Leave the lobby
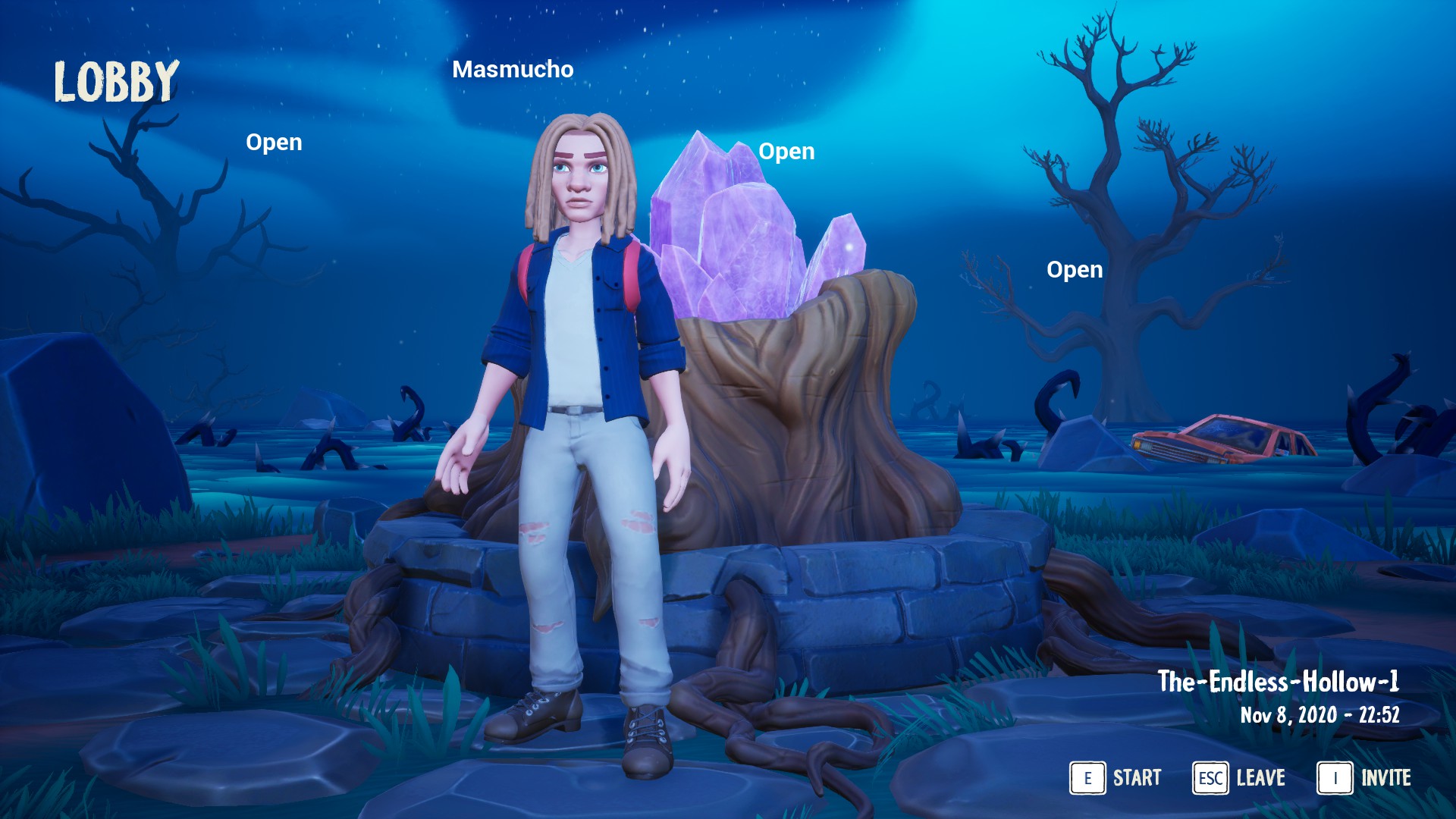The height and width of the screenshot is (819, 1456). (1239, 778)
